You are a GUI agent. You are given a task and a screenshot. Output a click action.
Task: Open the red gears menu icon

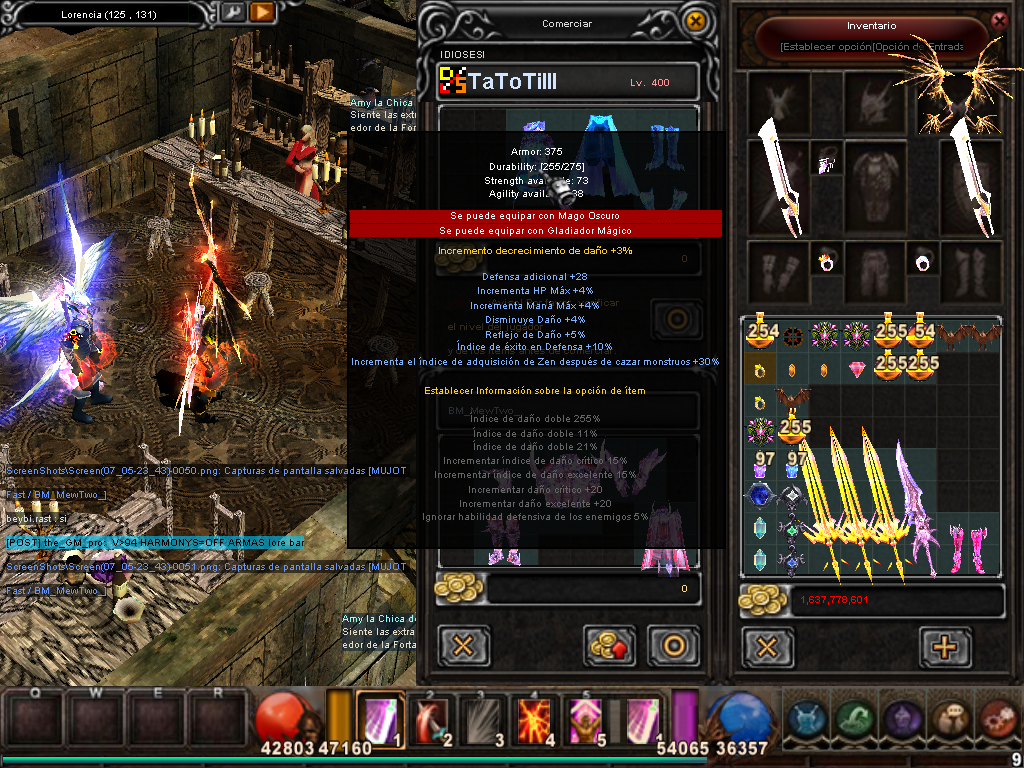point(996,718)
